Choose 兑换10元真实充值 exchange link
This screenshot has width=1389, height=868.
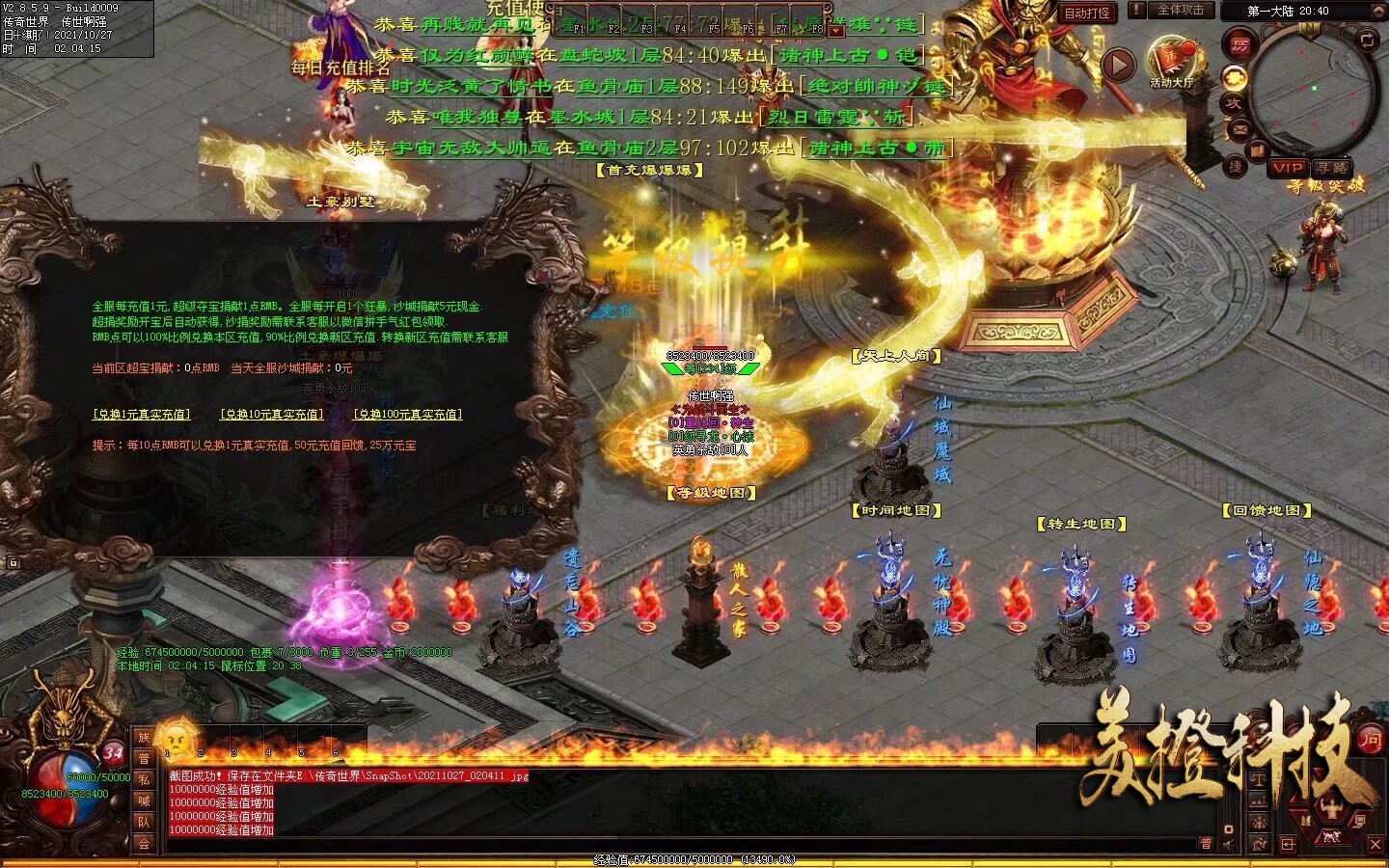[x=272, y=415]
